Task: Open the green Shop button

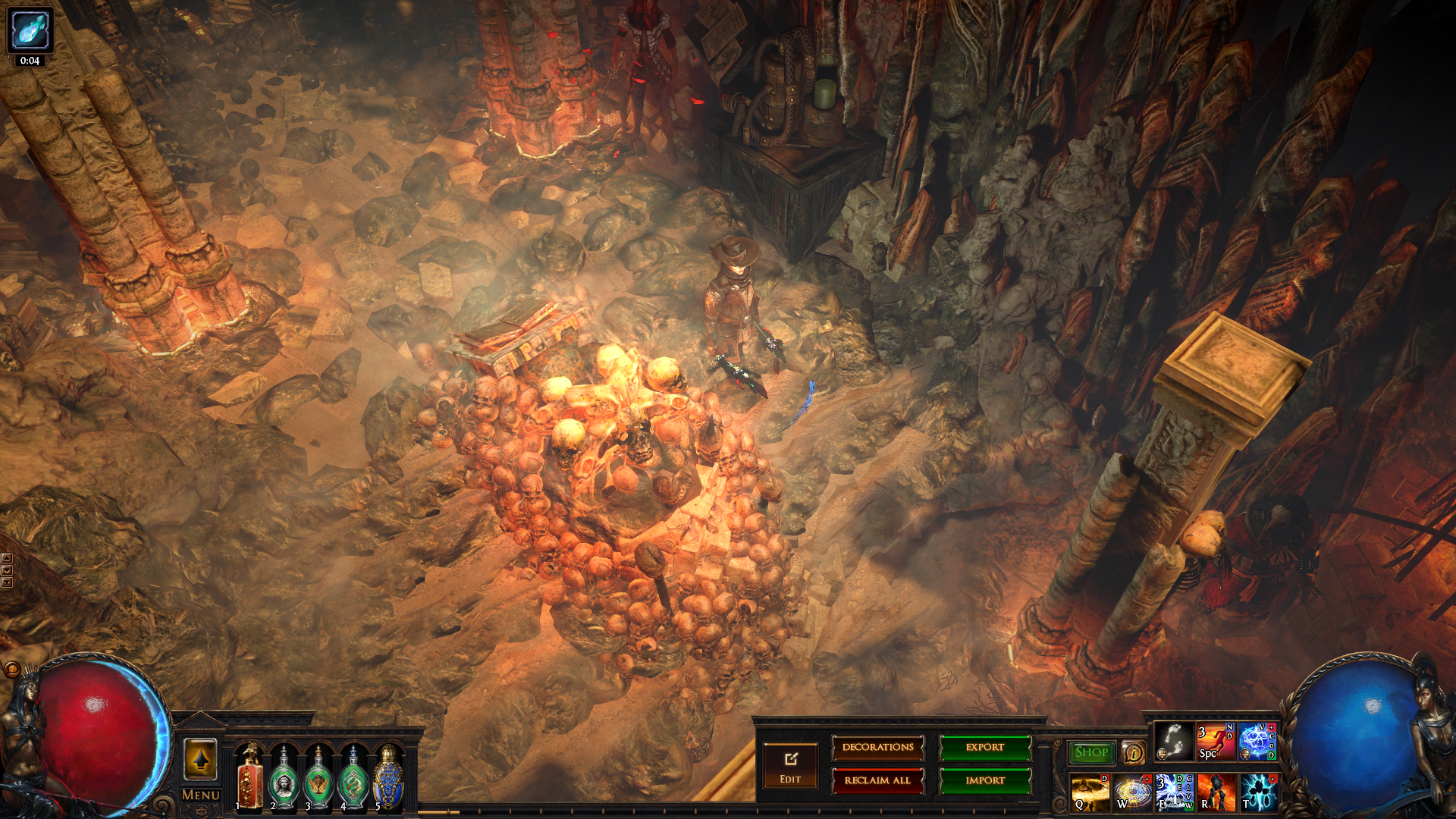Action: (x=1091, y=752)
